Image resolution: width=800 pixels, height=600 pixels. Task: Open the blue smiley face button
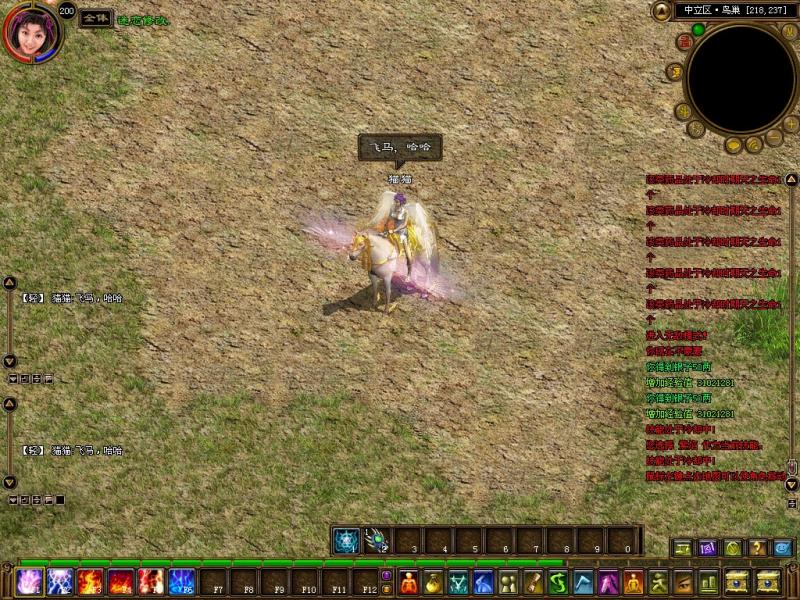782,548
